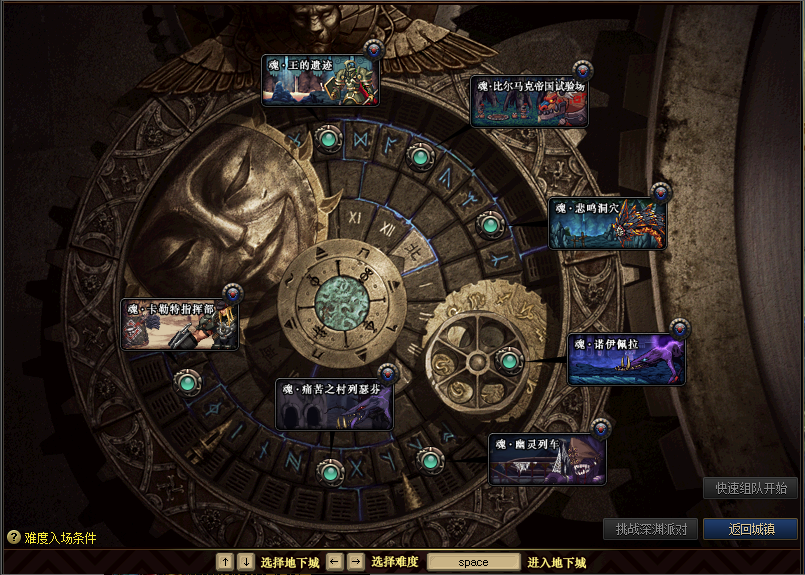Screen dimensions: 805x575
Task: Select the 魂·王的遗迹 dungeon card
Action: 321,81
